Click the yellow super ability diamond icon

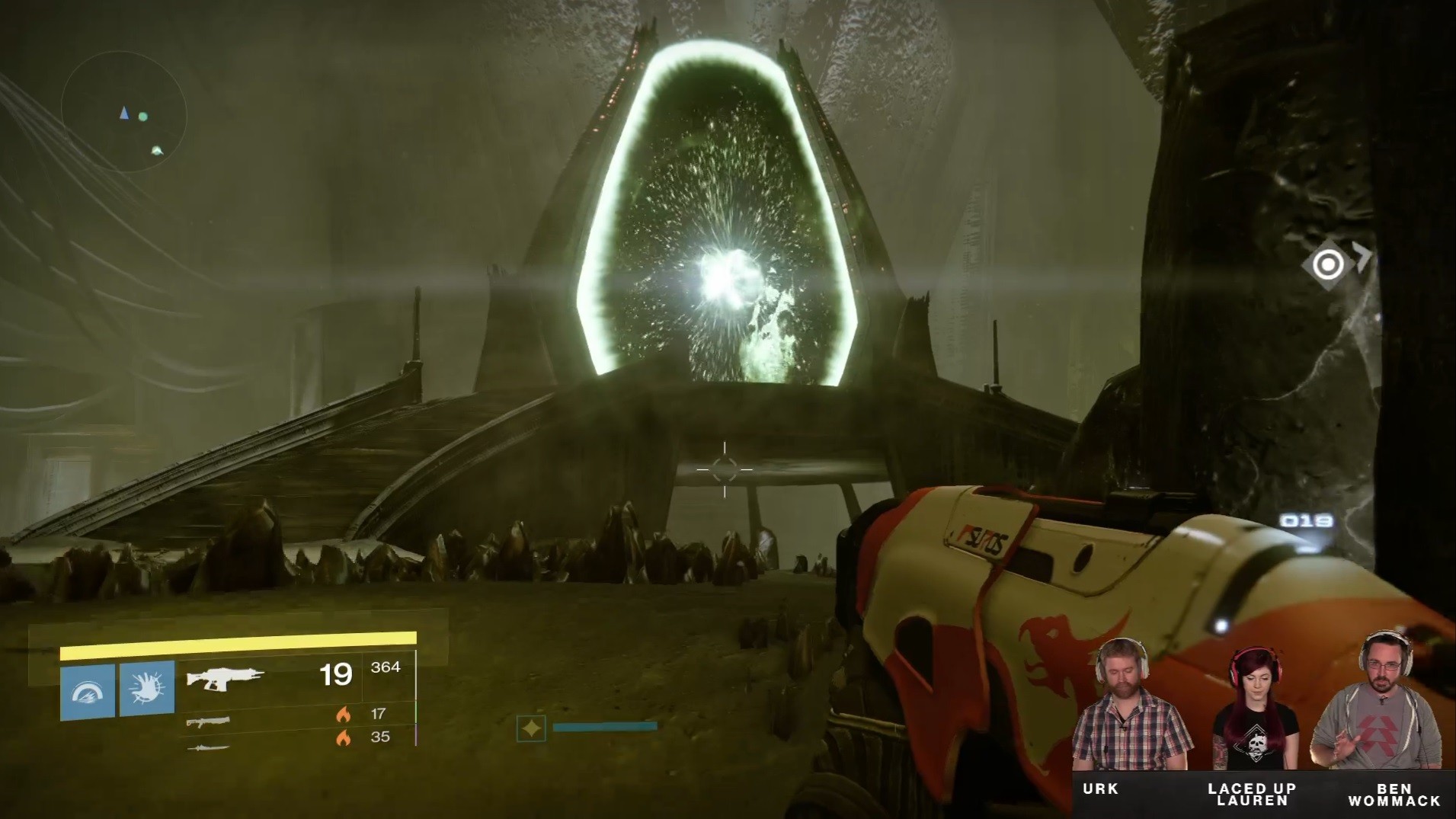(x=531, y=728)
